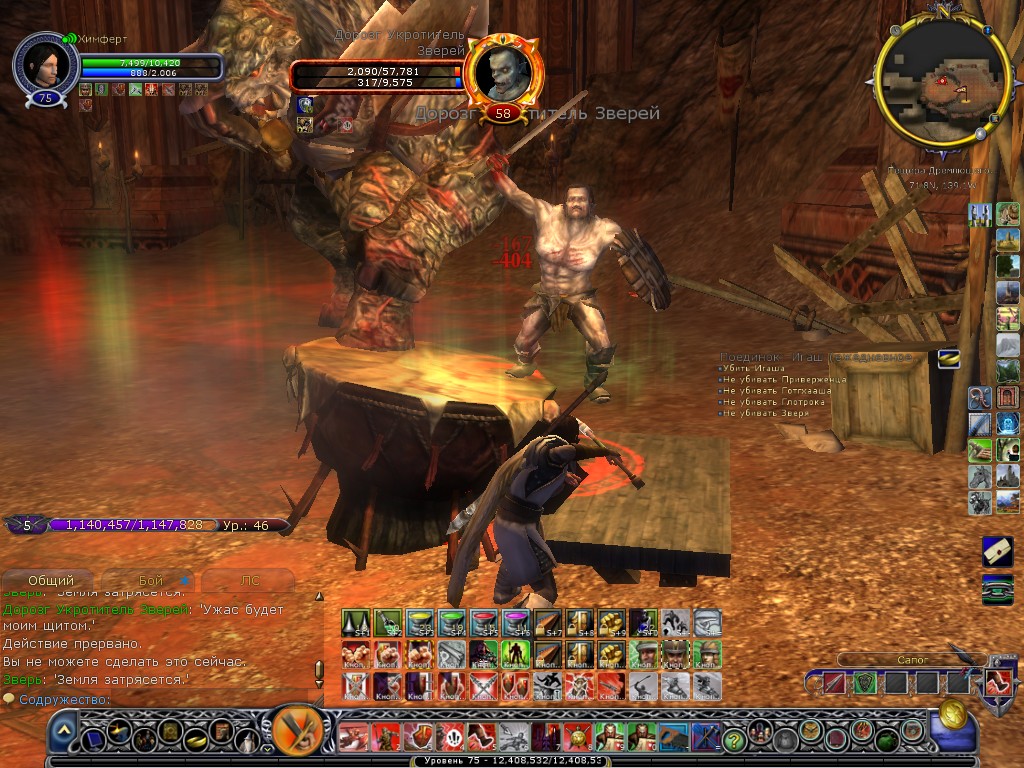Activate the green shield slot in item bar
Viewport: 1024px width, 768px height.
pyautogui.click(x=864, y=684)
